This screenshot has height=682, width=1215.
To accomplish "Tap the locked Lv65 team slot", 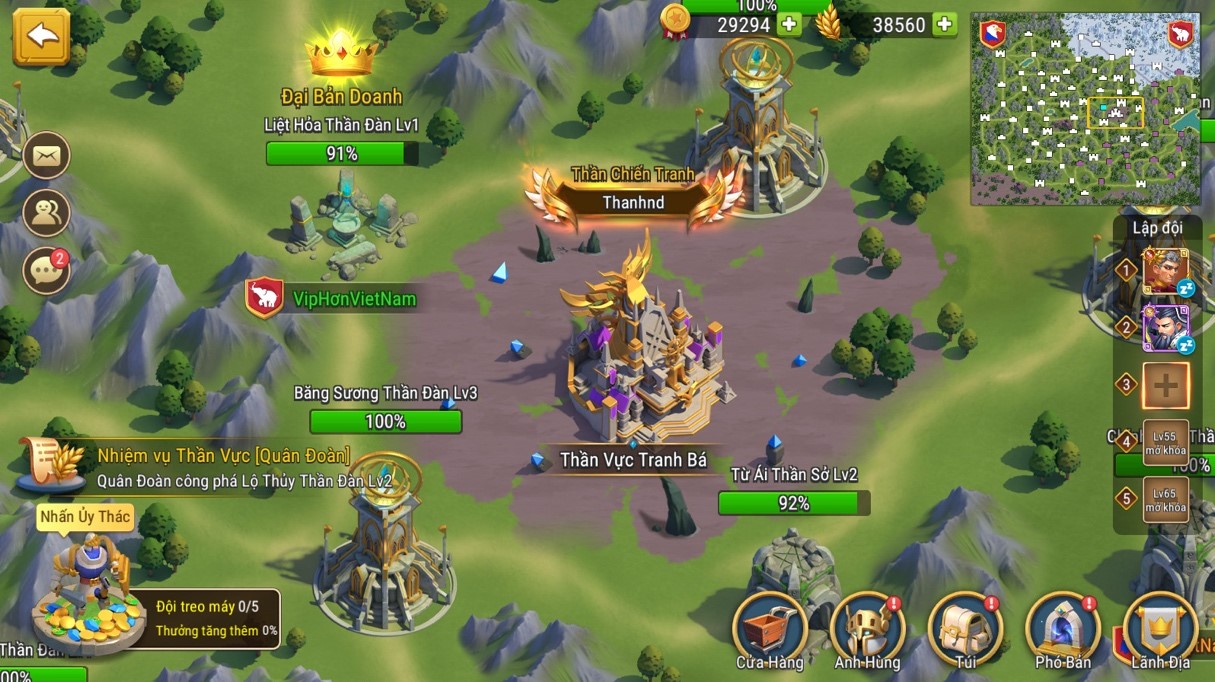I will point(1165,499).
